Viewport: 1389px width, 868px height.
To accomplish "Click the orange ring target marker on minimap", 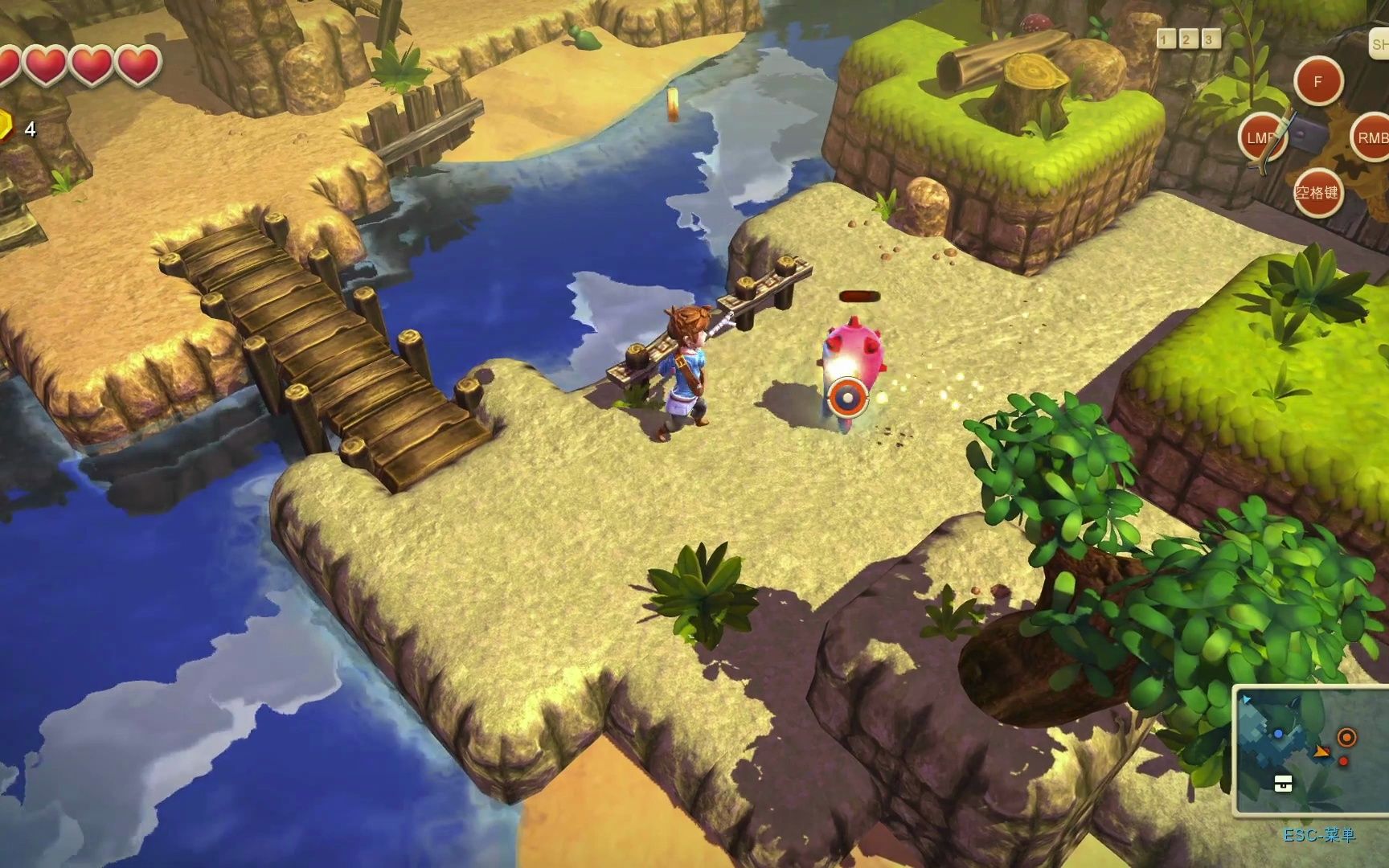I will pyautogui.click(x=1346, y=737).
